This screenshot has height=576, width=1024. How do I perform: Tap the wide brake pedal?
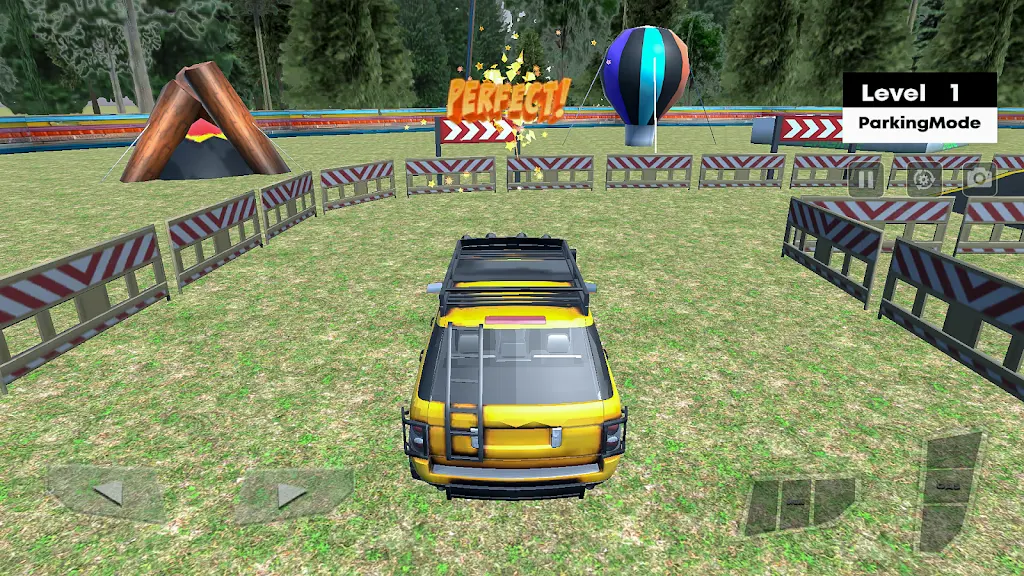coord(799,502)
